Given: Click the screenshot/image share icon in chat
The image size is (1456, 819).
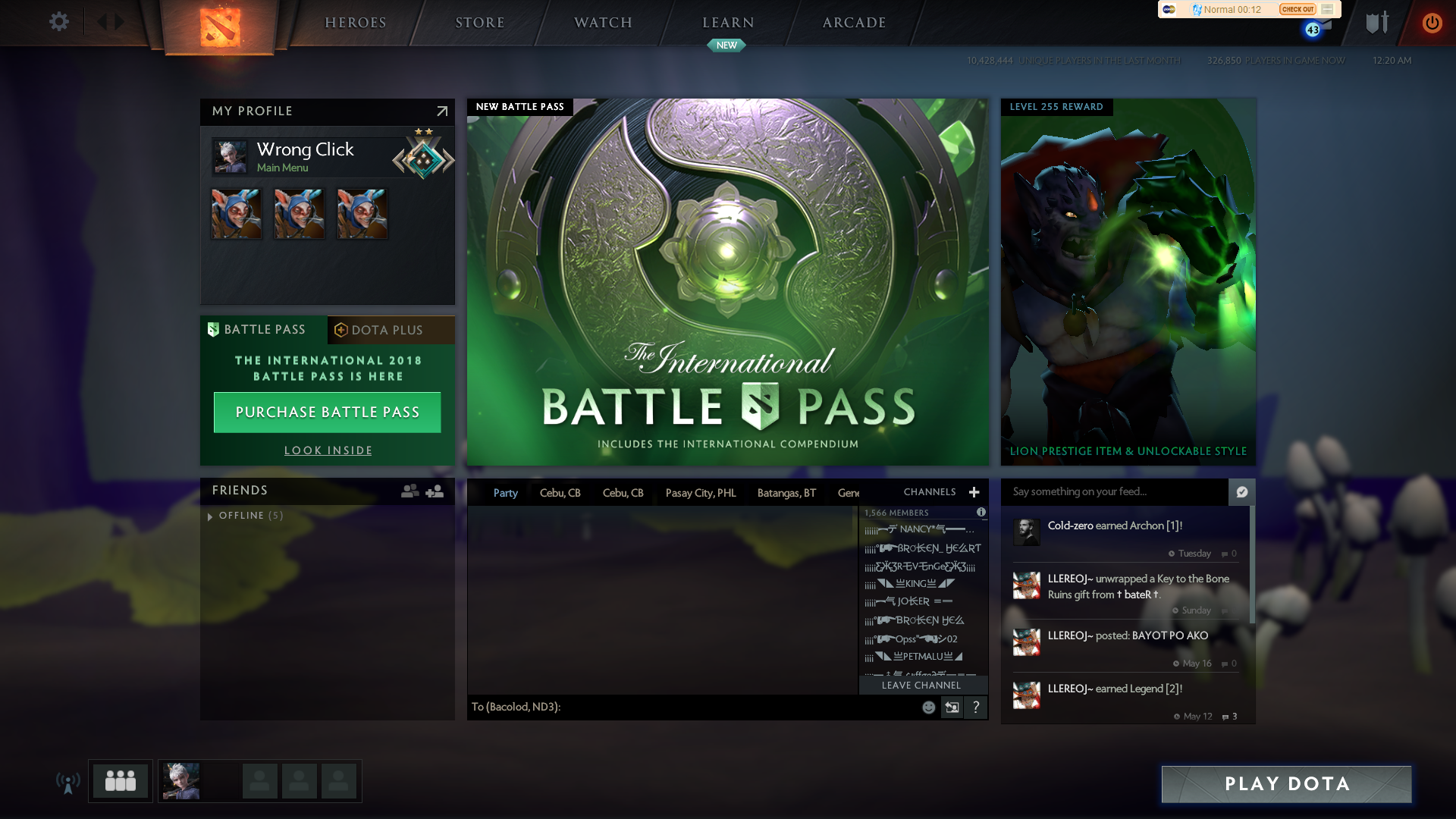Looking at the screenshot, I should 951,707.
